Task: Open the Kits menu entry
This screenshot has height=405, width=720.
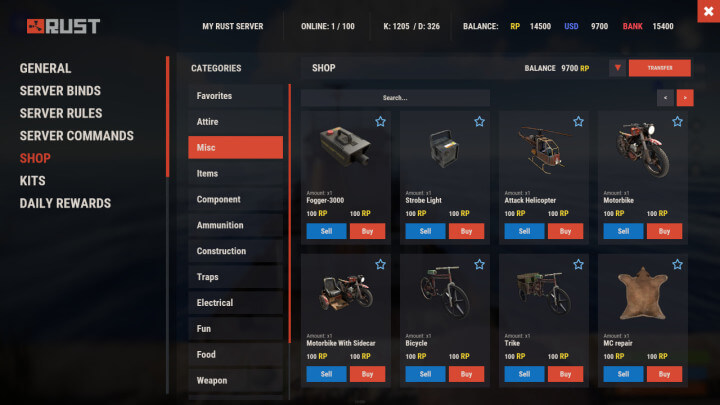Action: [32, 181]
